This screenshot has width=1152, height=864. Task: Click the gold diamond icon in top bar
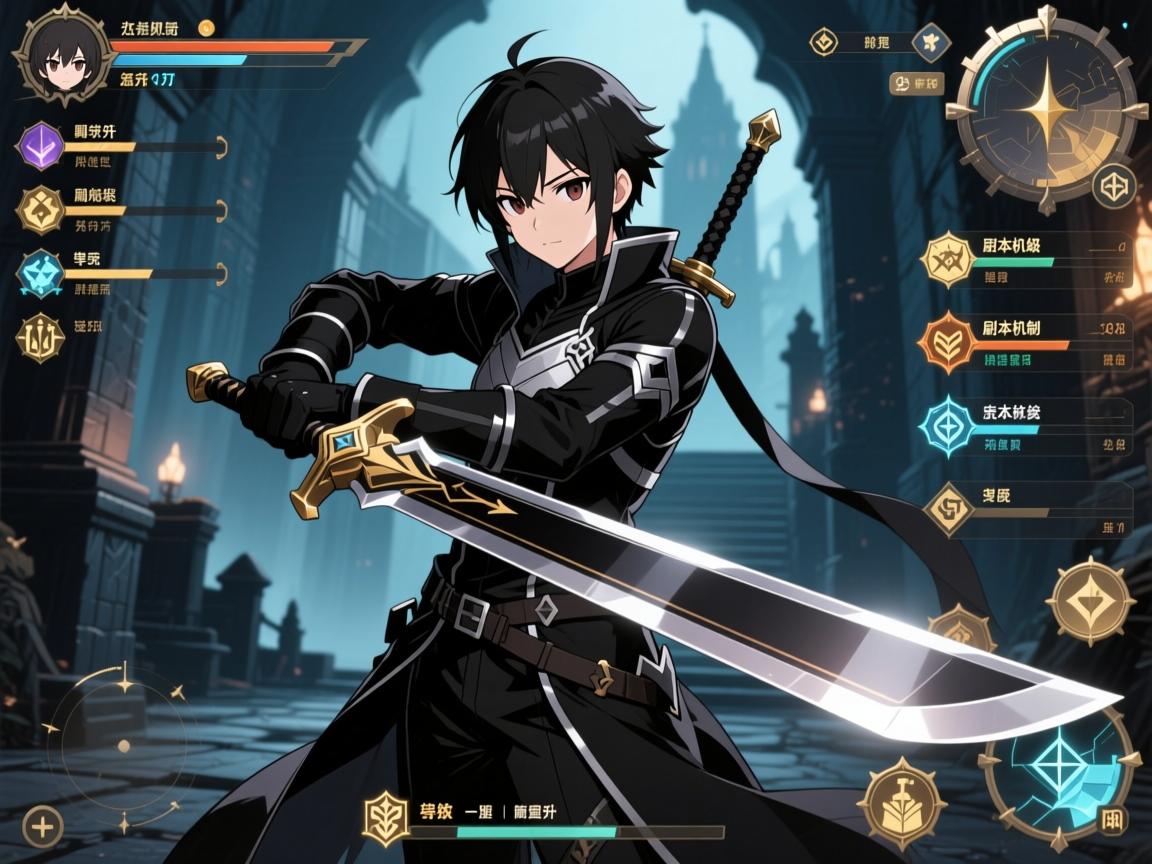click(x=824, y=42)
